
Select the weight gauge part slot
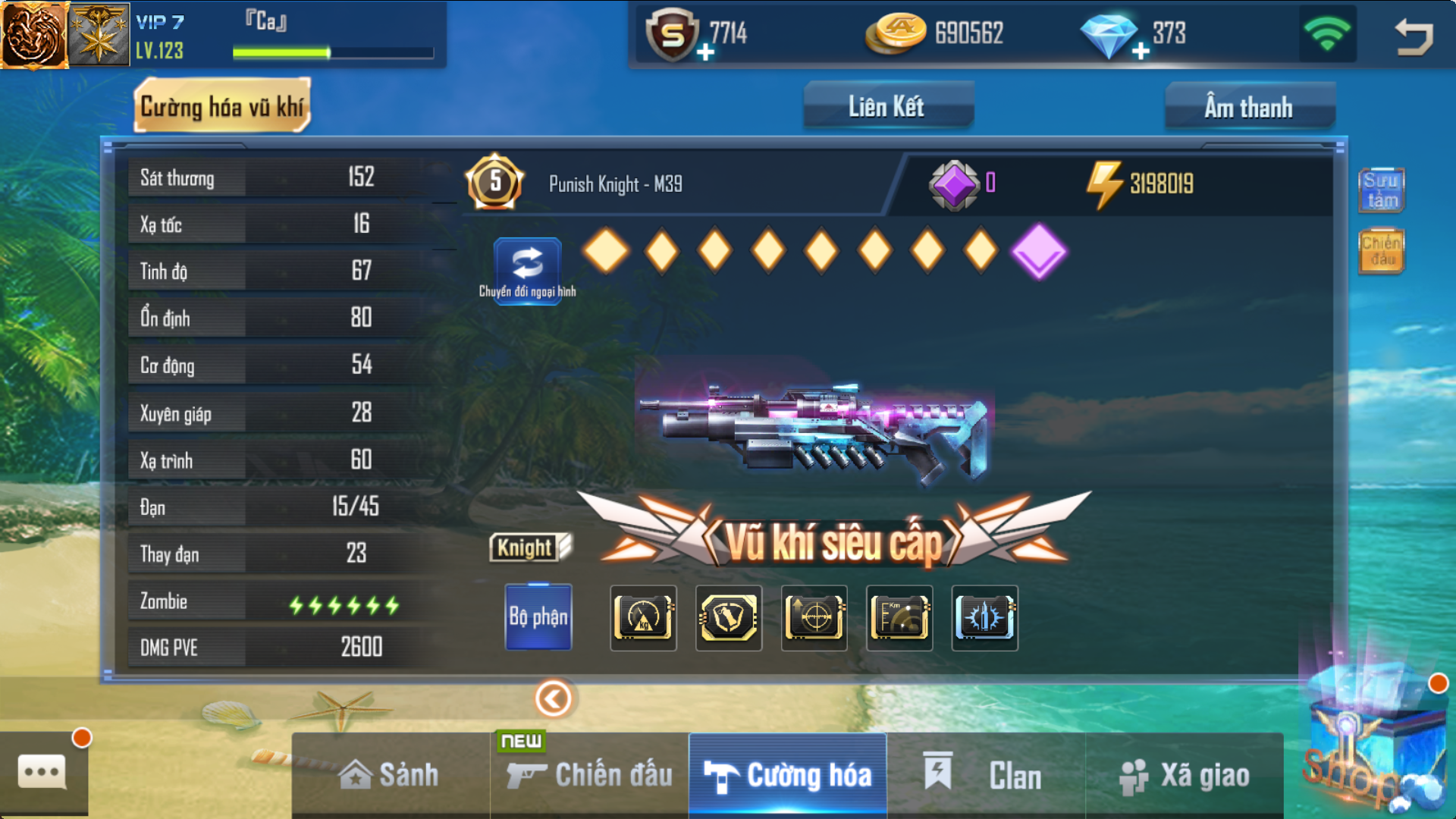[x=643, y=618]
